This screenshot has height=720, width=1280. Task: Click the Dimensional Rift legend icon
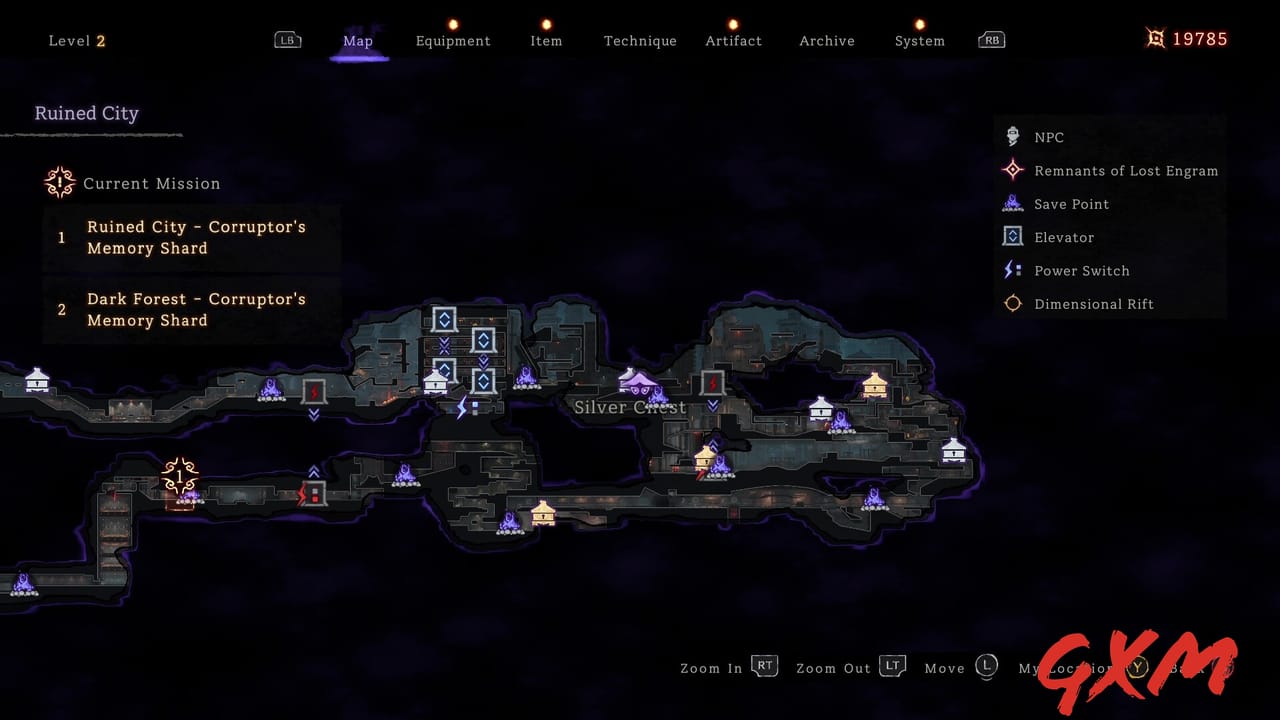pos(1012,303)
